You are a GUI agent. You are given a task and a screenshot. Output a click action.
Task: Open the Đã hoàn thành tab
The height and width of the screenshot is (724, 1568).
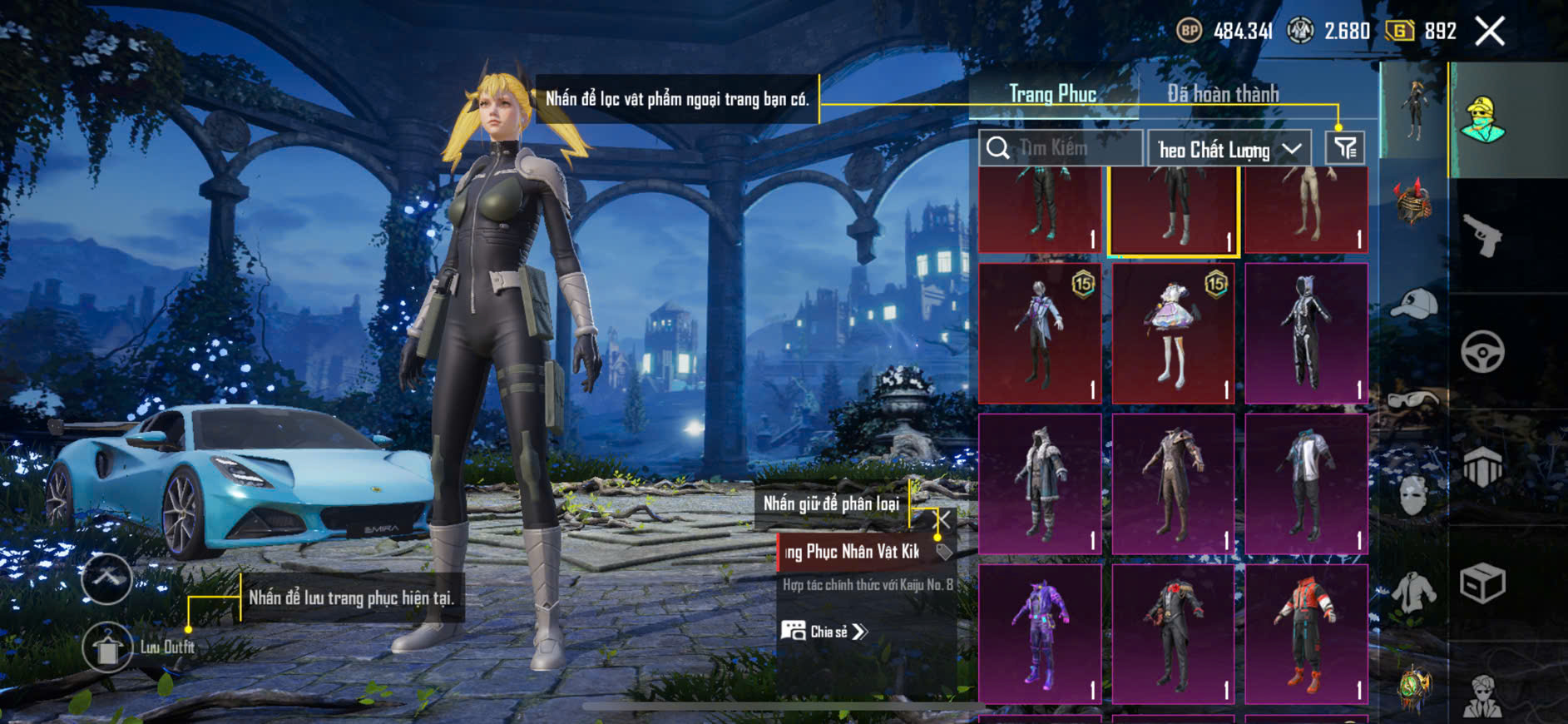[1223, 94]
